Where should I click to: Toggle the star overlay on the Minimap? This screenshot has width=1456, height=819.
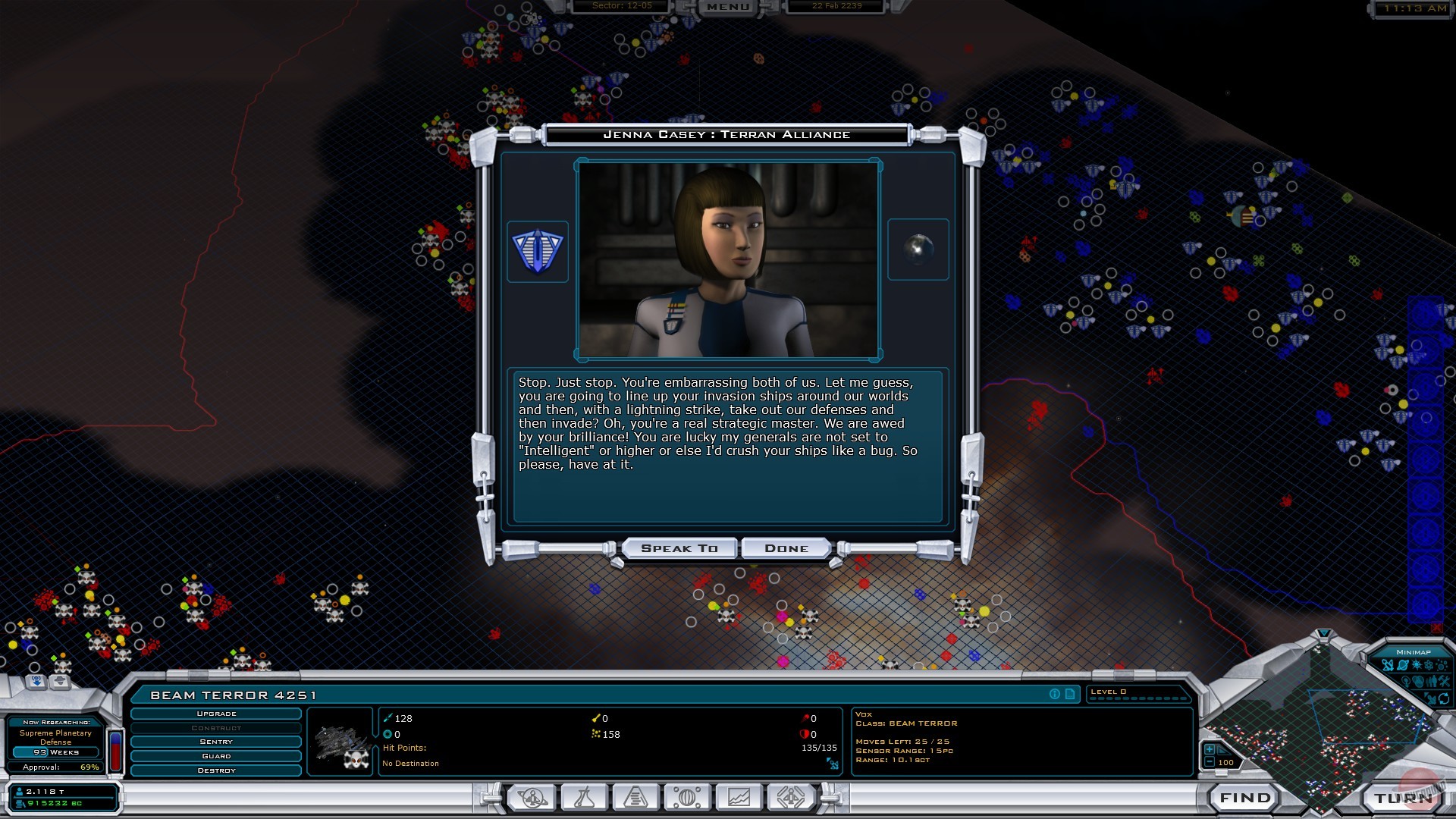[x=1417, y=665]
